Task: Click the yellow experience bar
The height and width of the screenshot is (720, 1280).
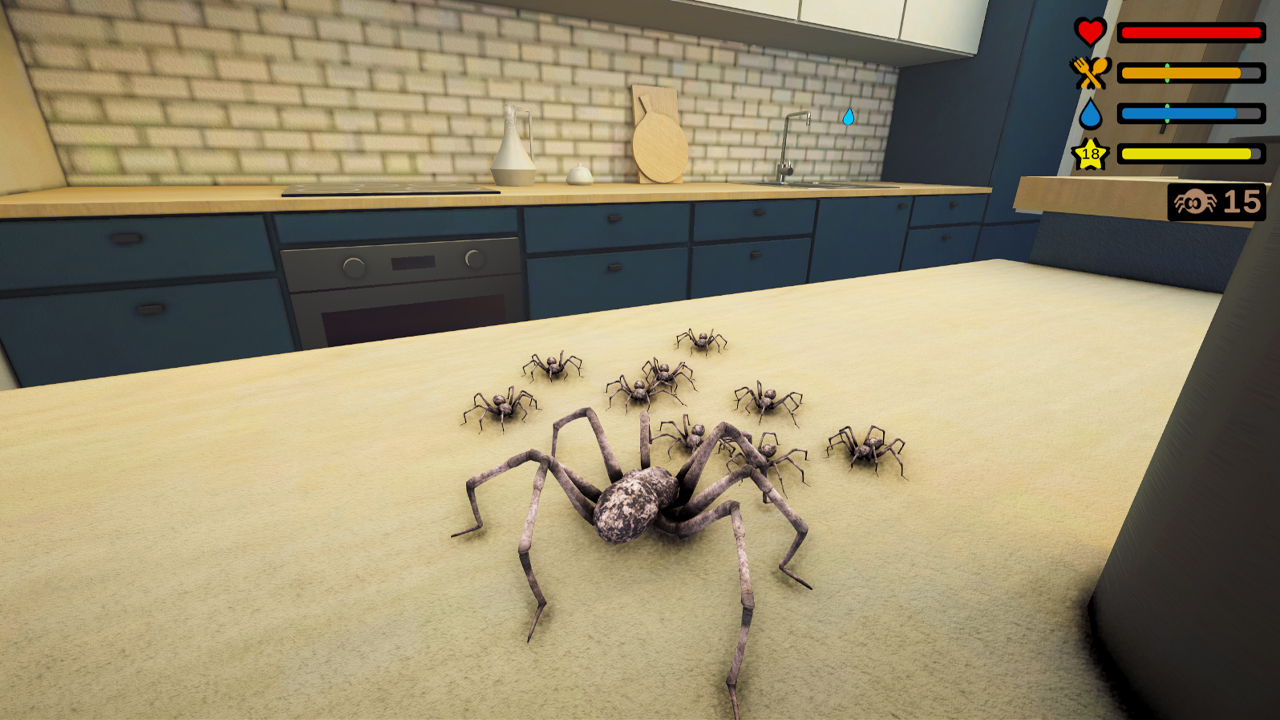Action: [1185, 153]
